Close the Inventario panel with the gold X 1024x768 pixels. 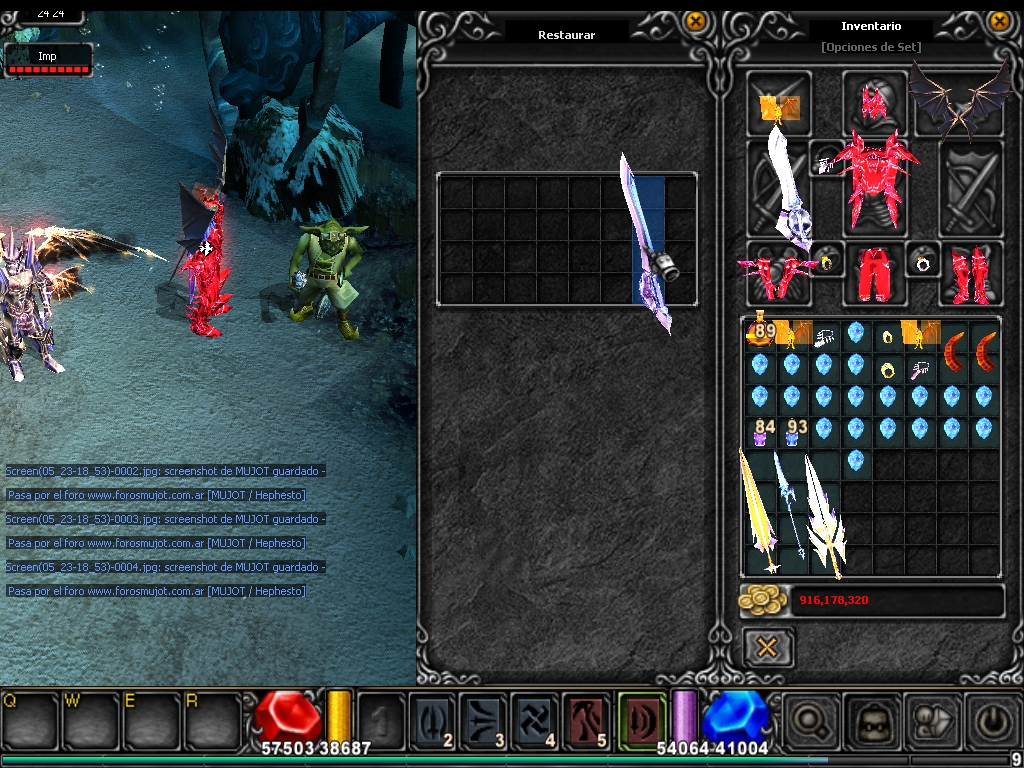[x=998, y=21]
